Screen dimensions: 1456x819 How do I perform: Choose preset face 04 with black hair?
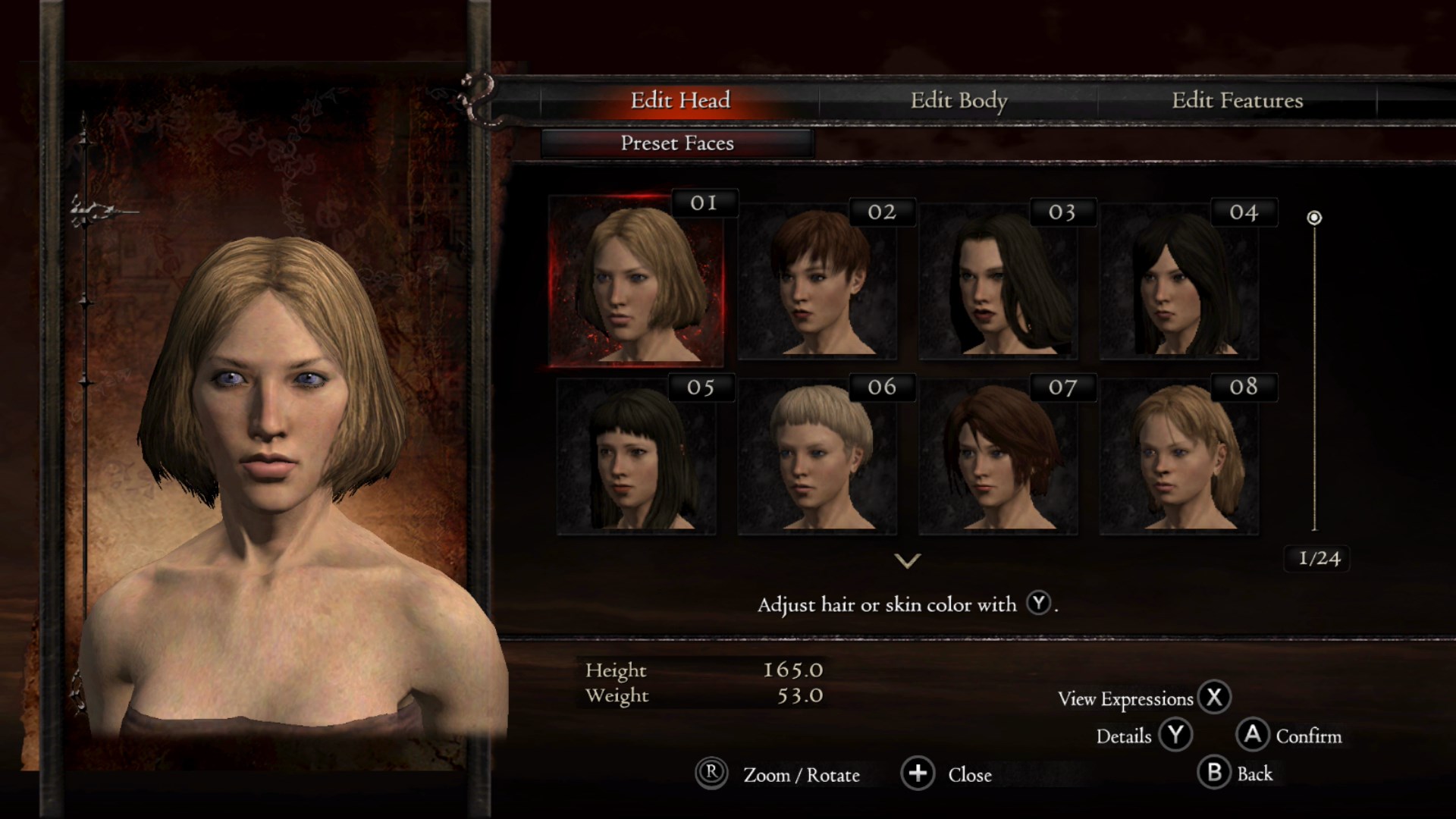pyautogui.click(x=1179, y=282)
